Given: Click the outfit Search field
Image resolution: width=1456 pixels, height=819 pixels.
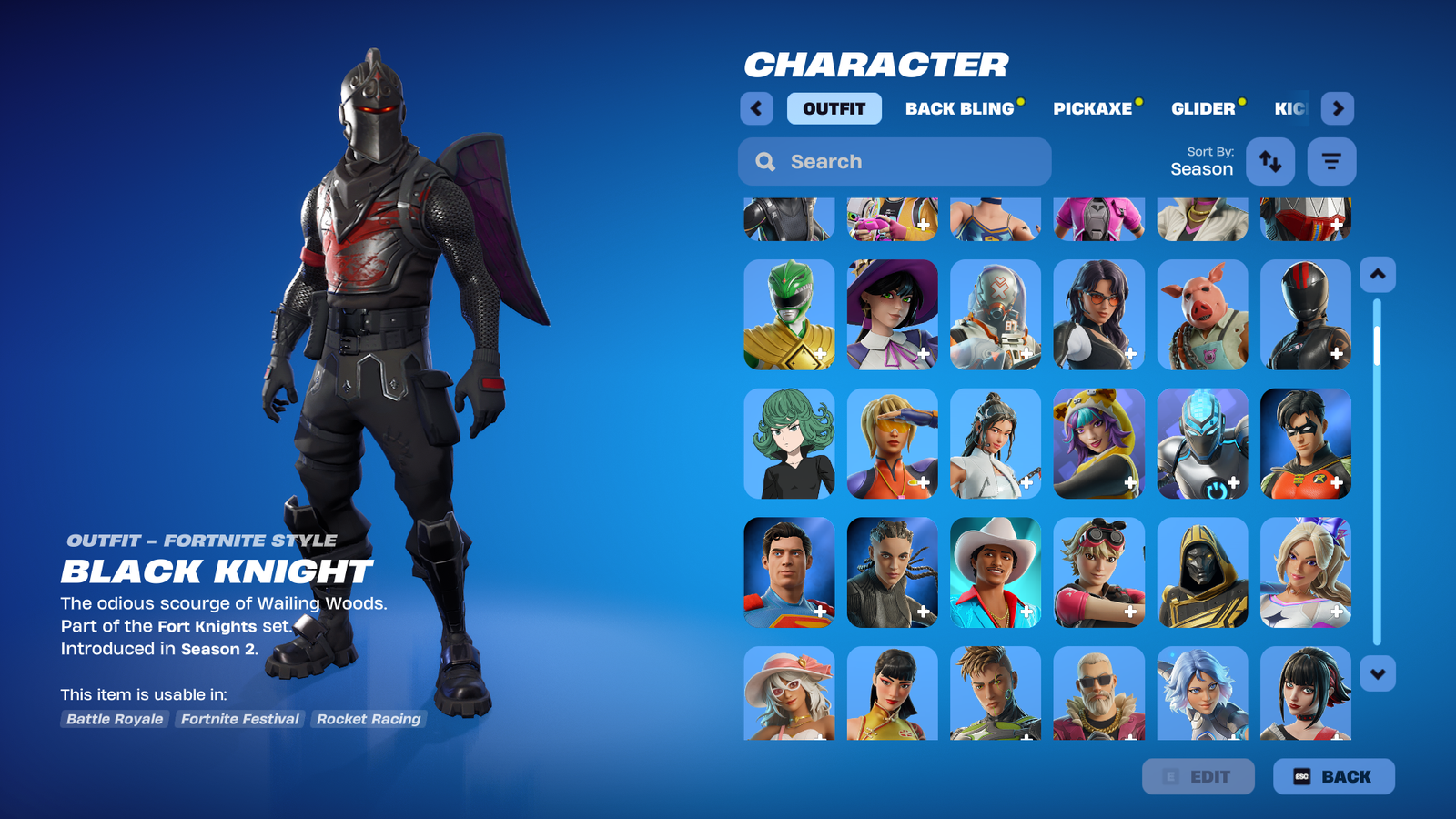Looking at the screenshot, I should pos(895,161).
